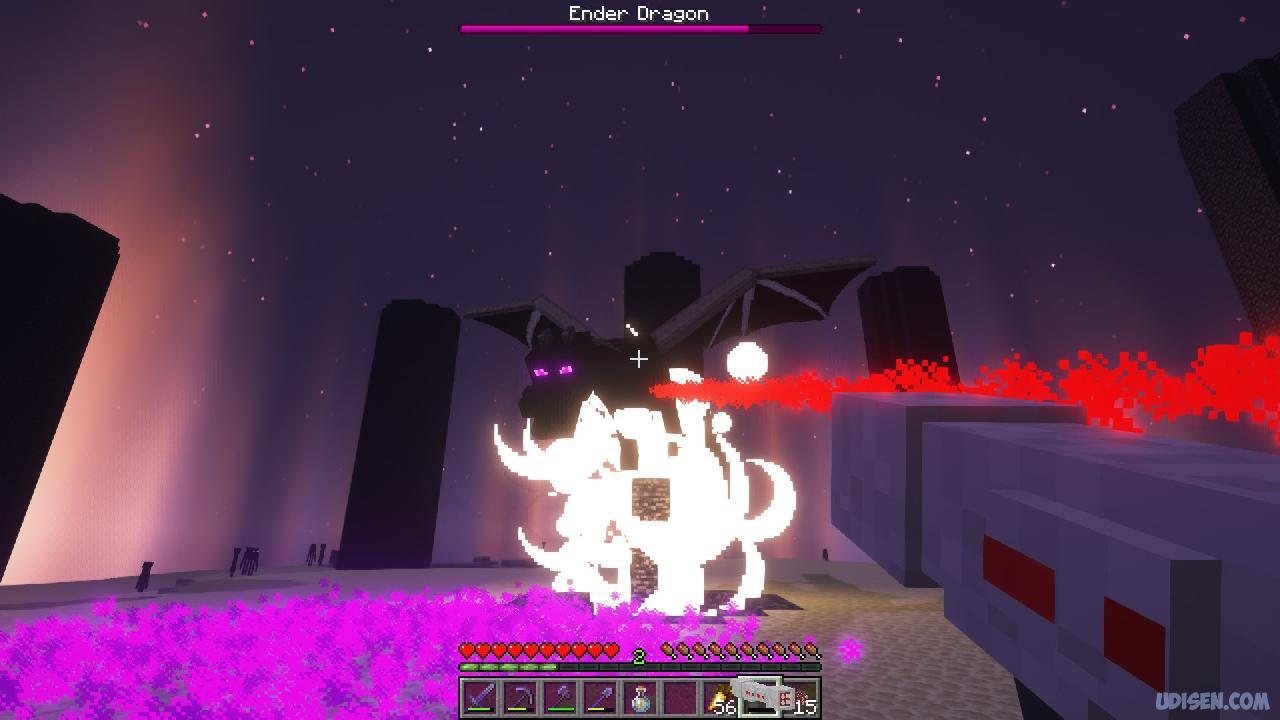Choose the netherite axe hotbar slot

click(559, 697)
